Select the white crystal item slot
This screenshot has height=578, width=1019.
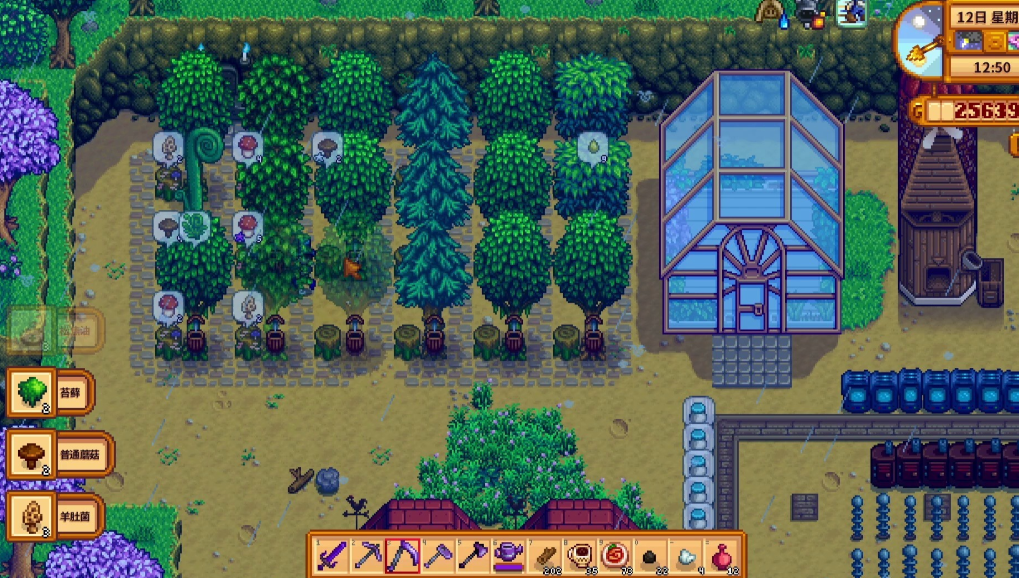[x=684, y=555]
